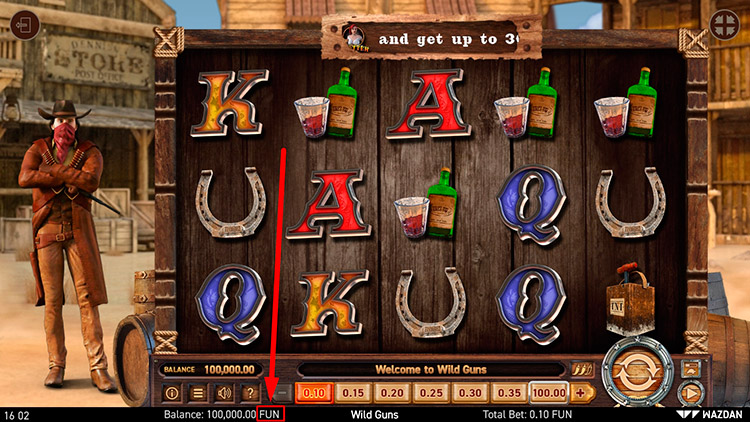This screenshot has height=422, width=750.
Task: Open the gamble button above autoplay
Action: pyautogui.click(x=690, y=366)
